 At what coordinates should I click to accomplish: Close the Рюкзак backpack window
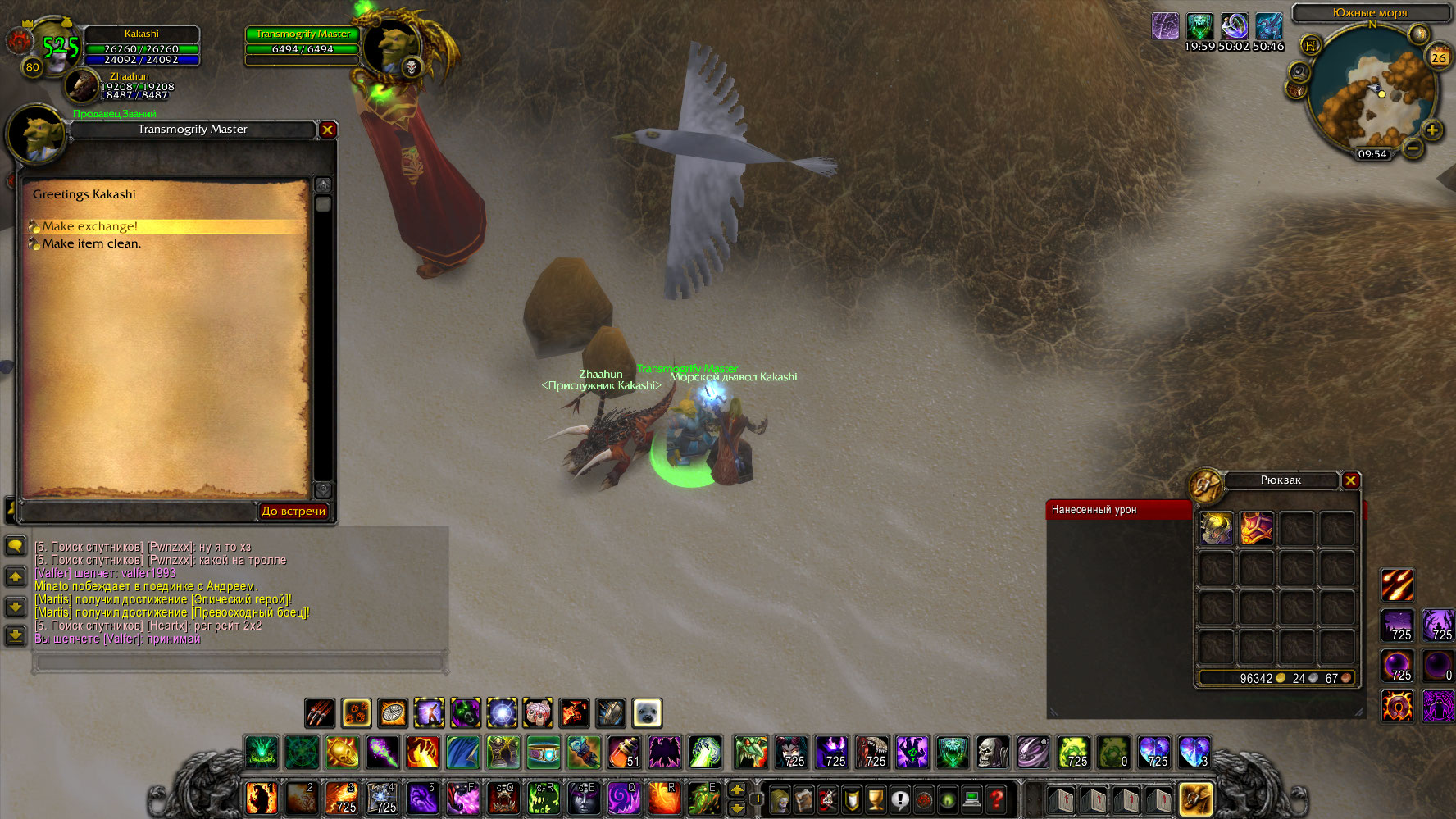pyautogui.click(x=1351, y=480)
